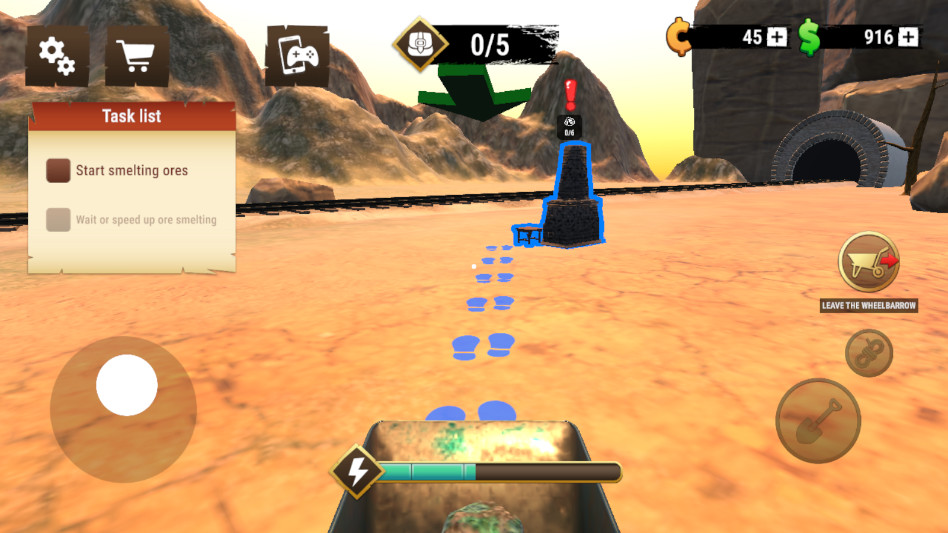Open the settings gears menu
Screen dimensions: 948x533
coord(57,56)
